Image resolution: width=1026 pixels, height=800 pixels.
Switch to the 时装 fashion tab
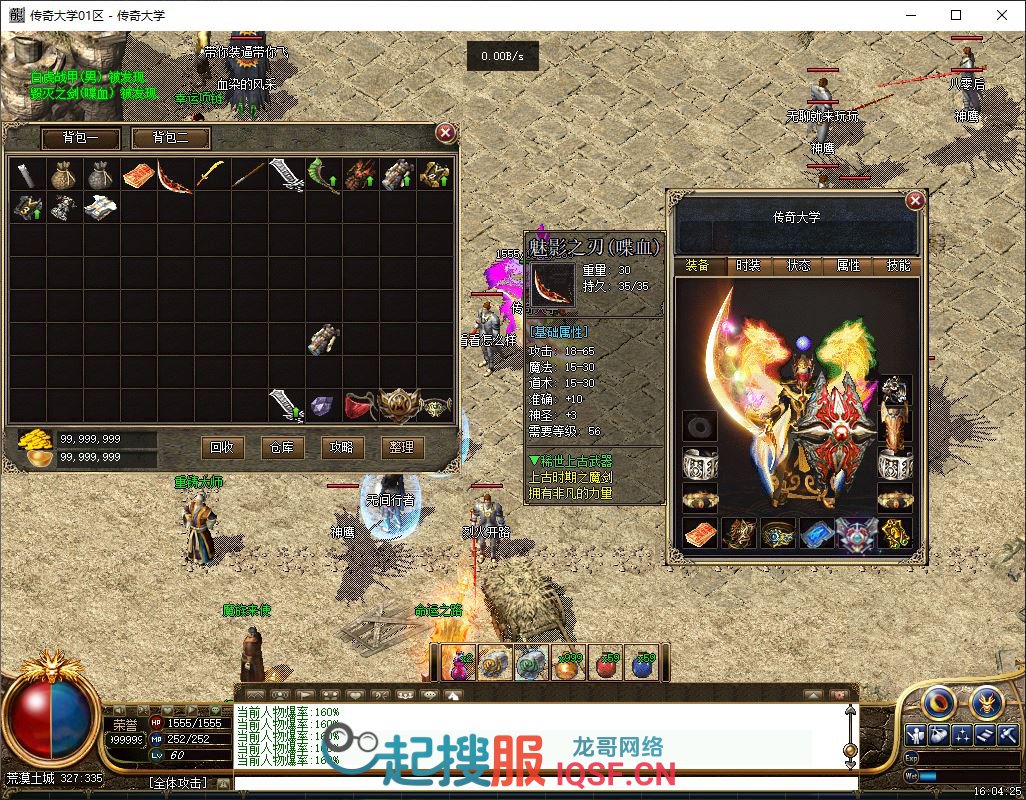point(748,265)
